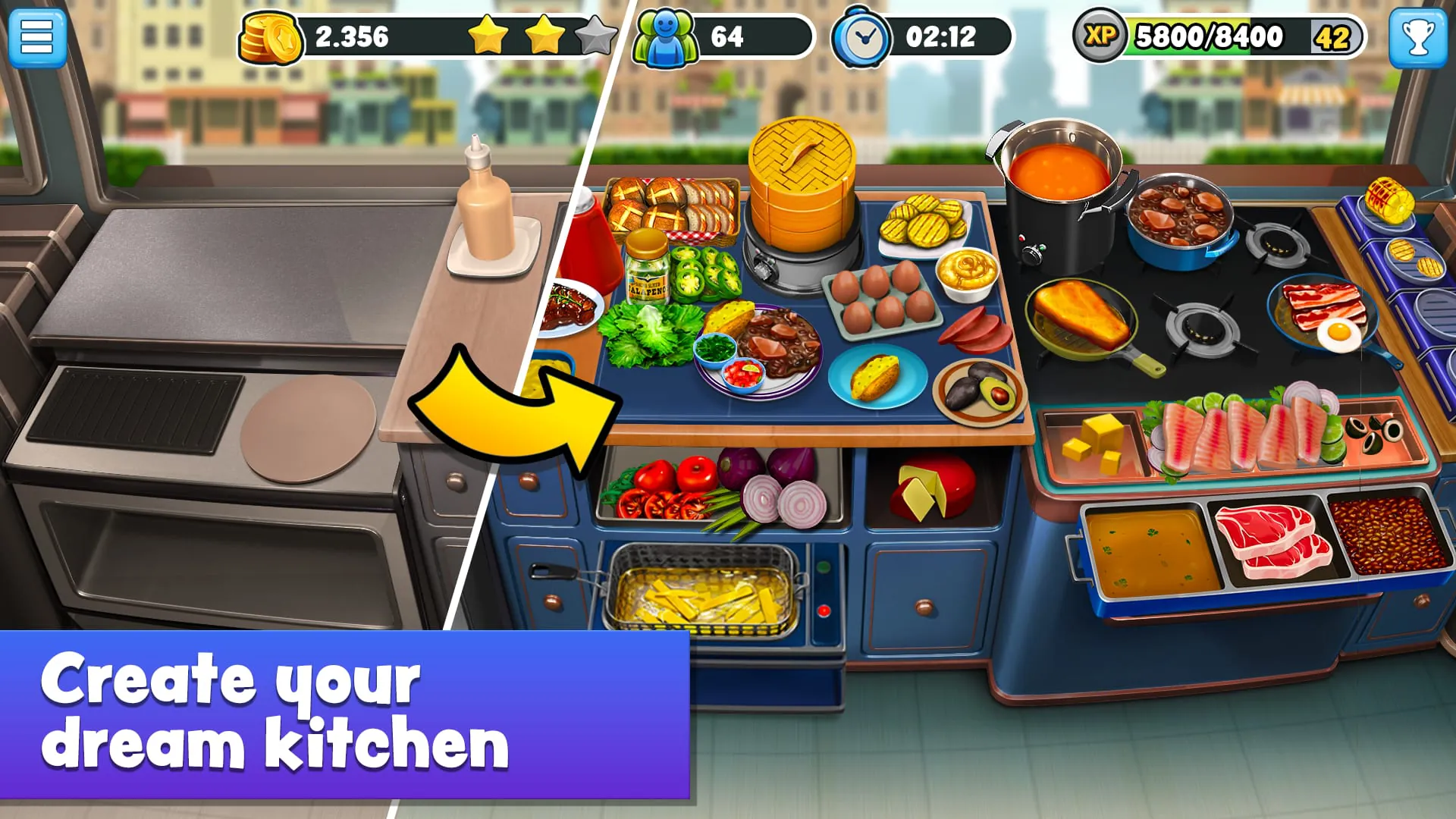Screen dimensions: 1456x819
Task: Tap the gold coins icon on the currency counter
Action: click(269, 36)
